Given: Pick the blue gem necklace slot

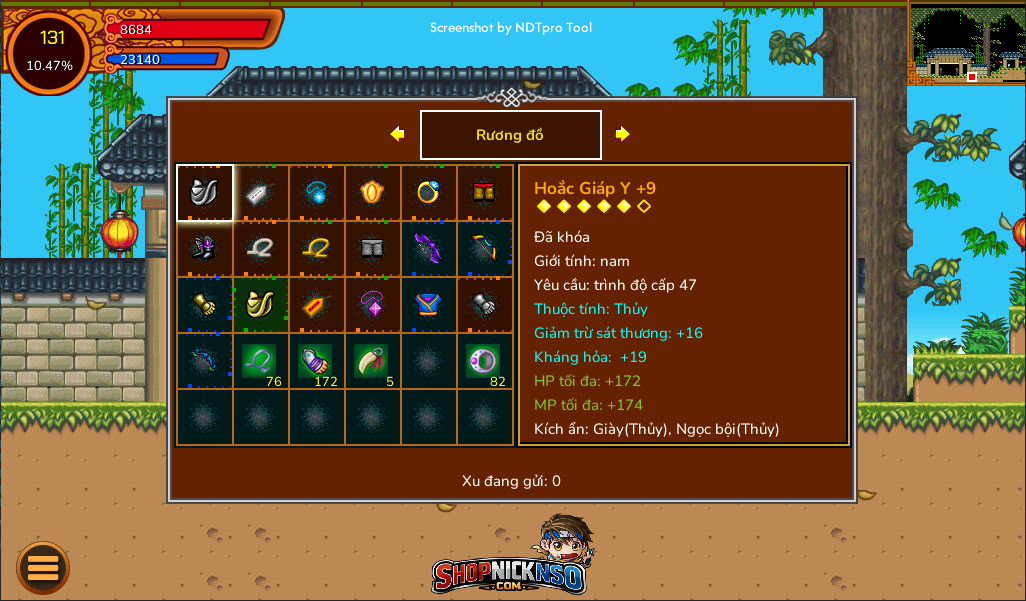Looking at the screenshot, I should pyautogui.click(x=317, y=193).
